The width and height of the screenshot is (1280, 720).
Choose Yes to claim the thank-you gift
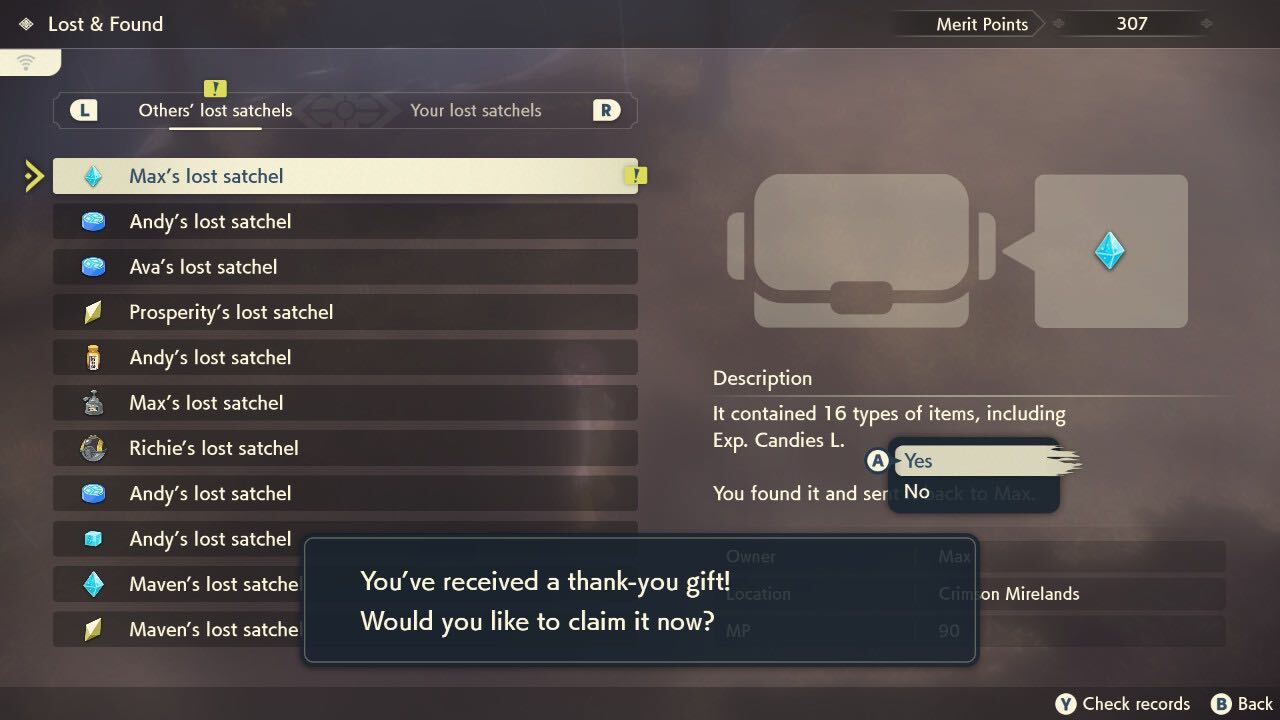coord(975,461)
